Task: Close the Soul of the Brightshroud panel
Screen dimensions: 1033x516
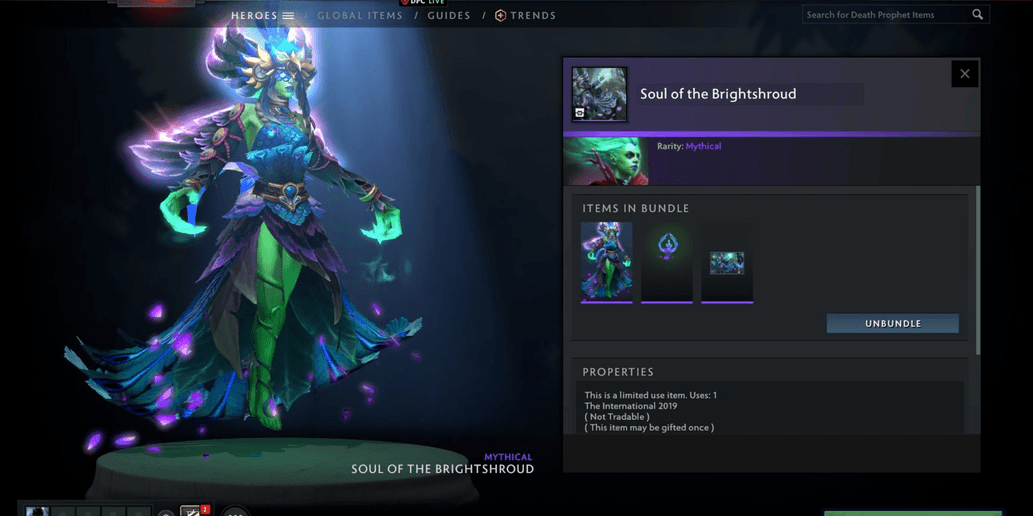Action: tap(964, 73)
